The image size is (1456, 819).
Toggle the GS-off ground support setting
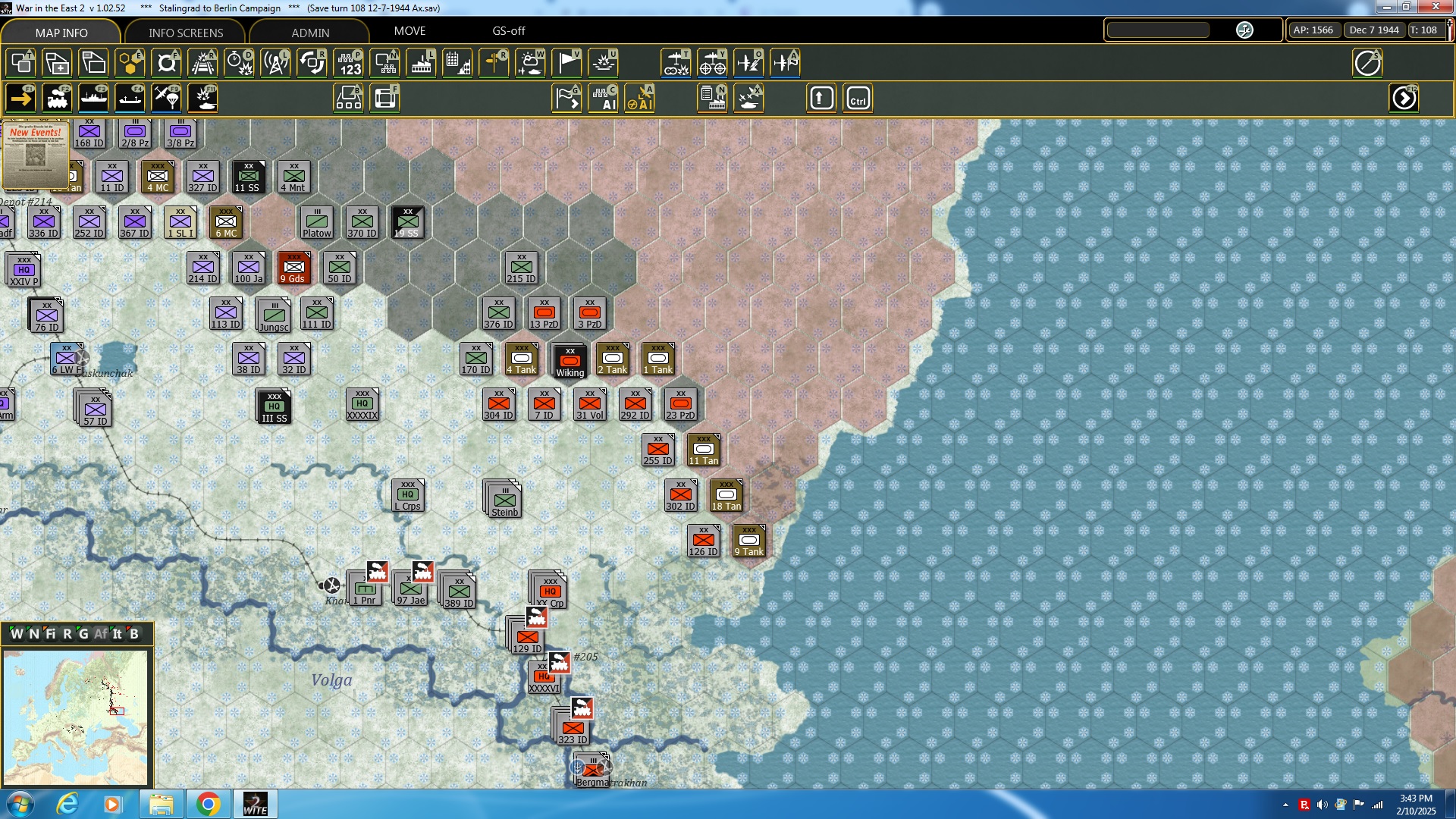pos(508,31)
